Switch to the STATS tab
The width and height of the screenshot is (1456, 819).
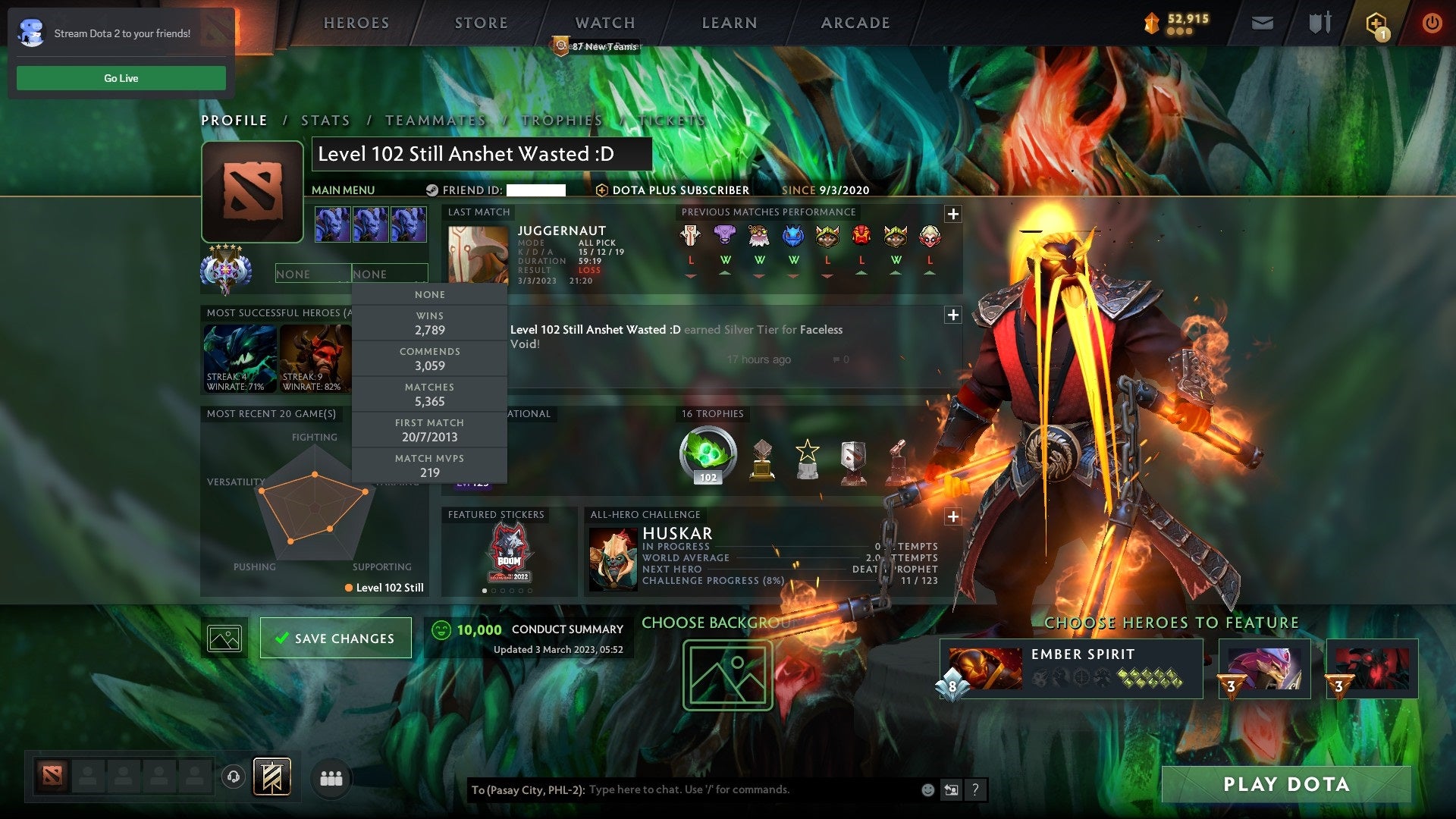tap(325, 120)
